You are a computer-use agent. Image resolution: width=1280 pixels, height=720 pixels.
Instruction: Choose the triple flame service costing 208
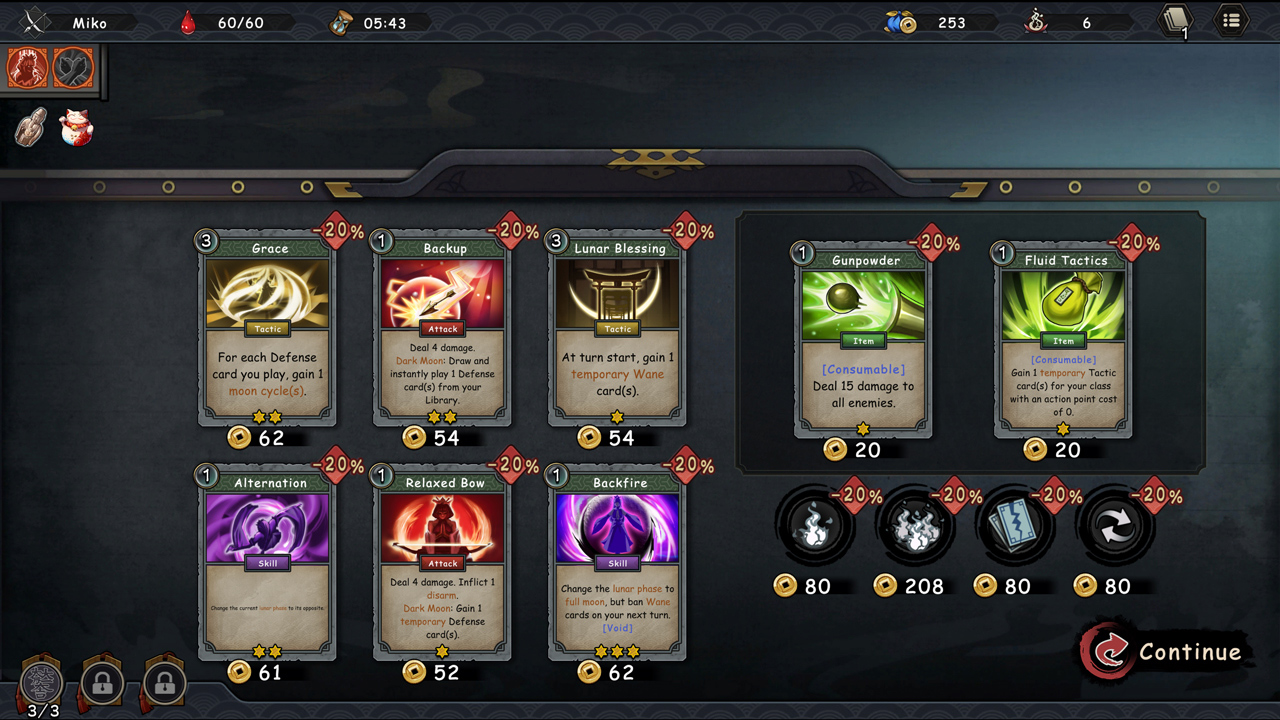click(x=914, y=527)
